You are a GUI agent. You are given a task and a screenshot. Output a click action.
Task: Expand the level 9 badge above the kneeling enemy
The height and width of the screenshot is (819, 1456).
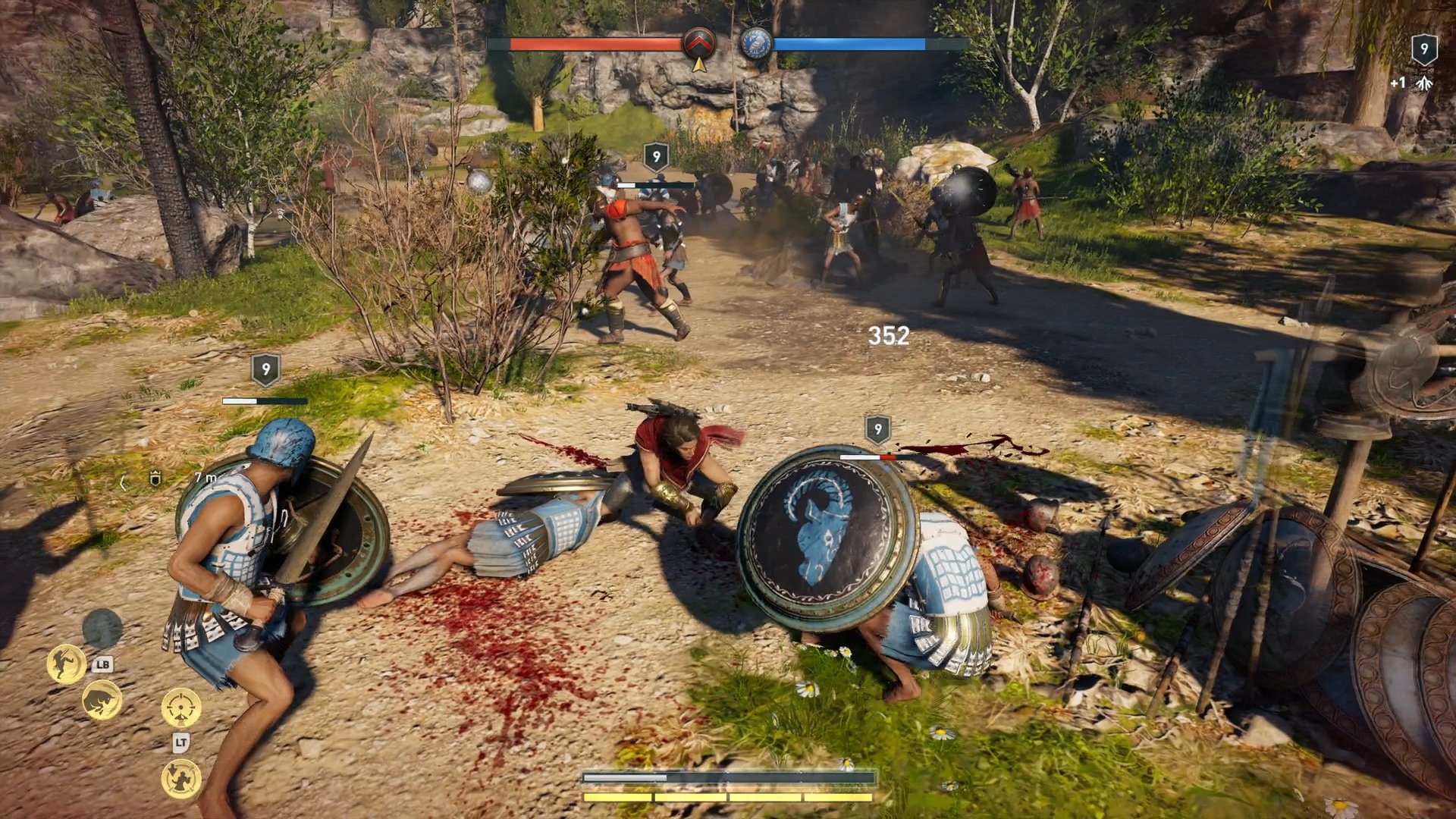(x=880, y=428)
